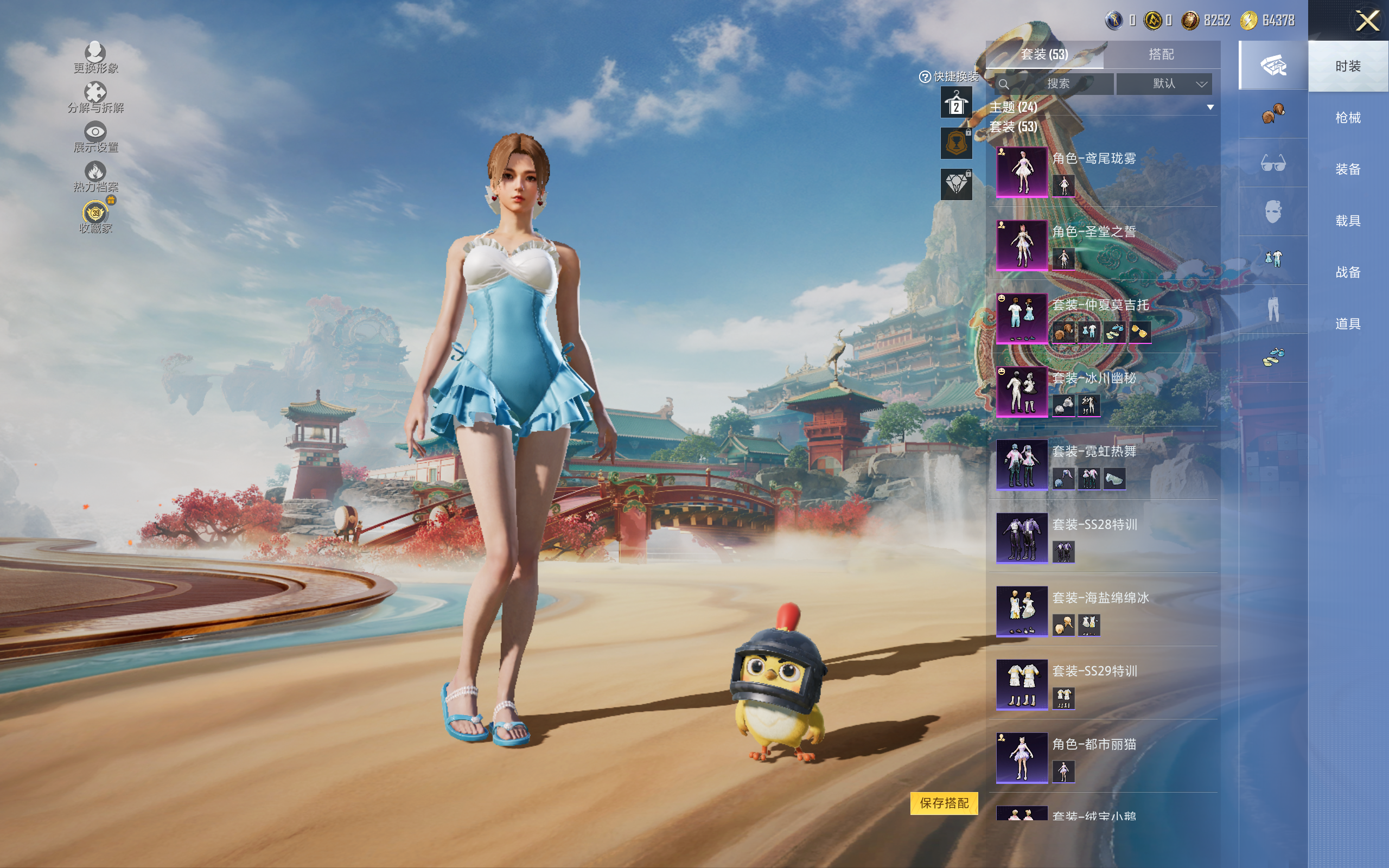The image size is (1389, 868).
Task: Open the 枪械 category
Action: point(1348,118)
